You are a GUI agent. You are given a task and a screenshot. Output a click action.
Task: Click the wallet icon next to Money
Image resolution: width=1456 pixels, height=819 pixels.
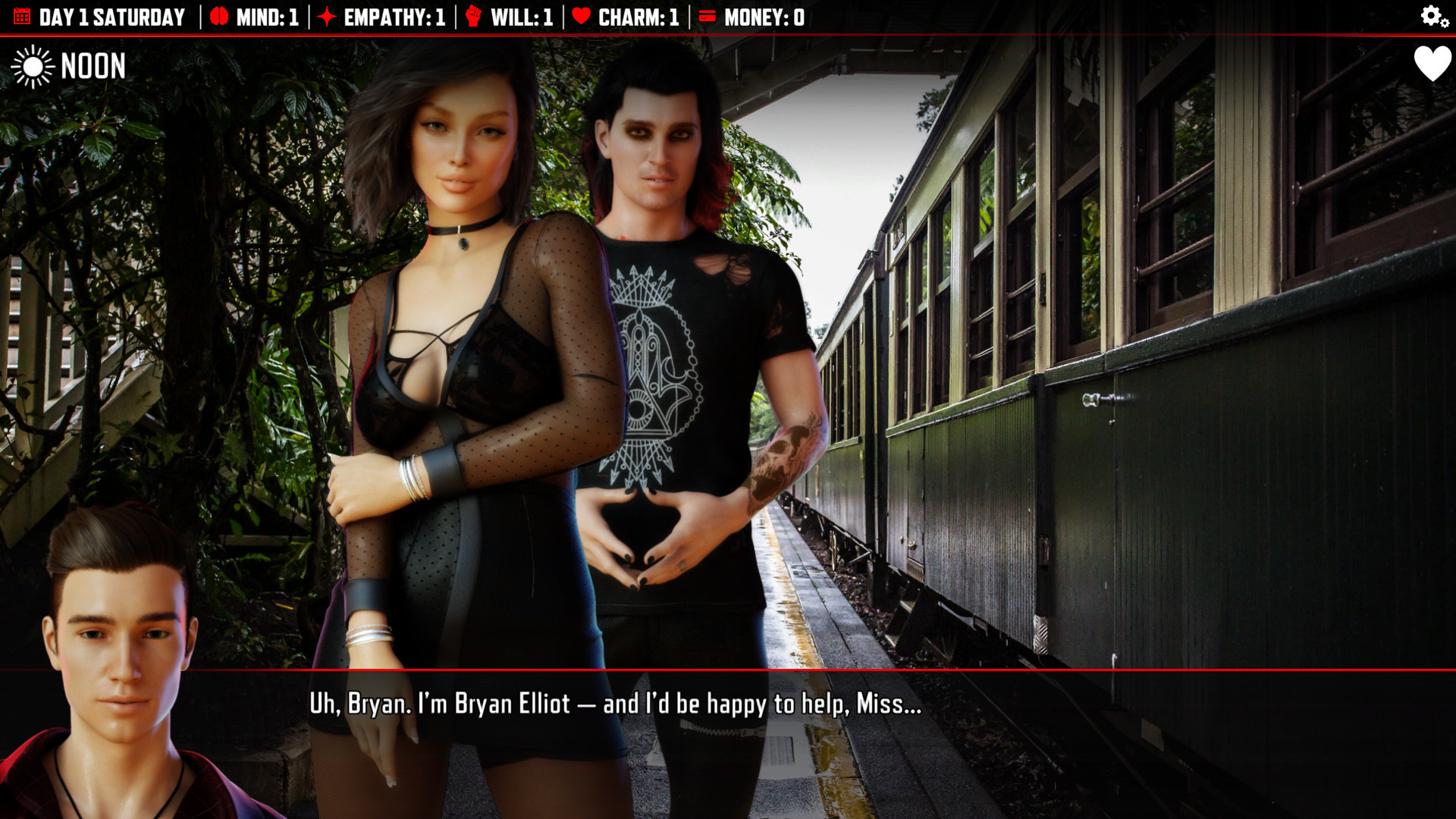click(708, 15)
